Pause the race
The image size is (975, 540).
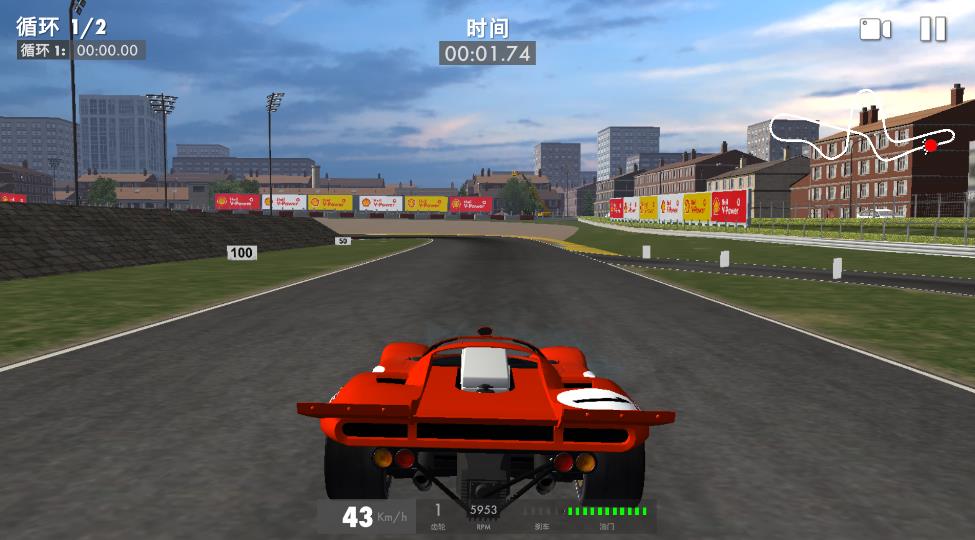coord(932,29)
